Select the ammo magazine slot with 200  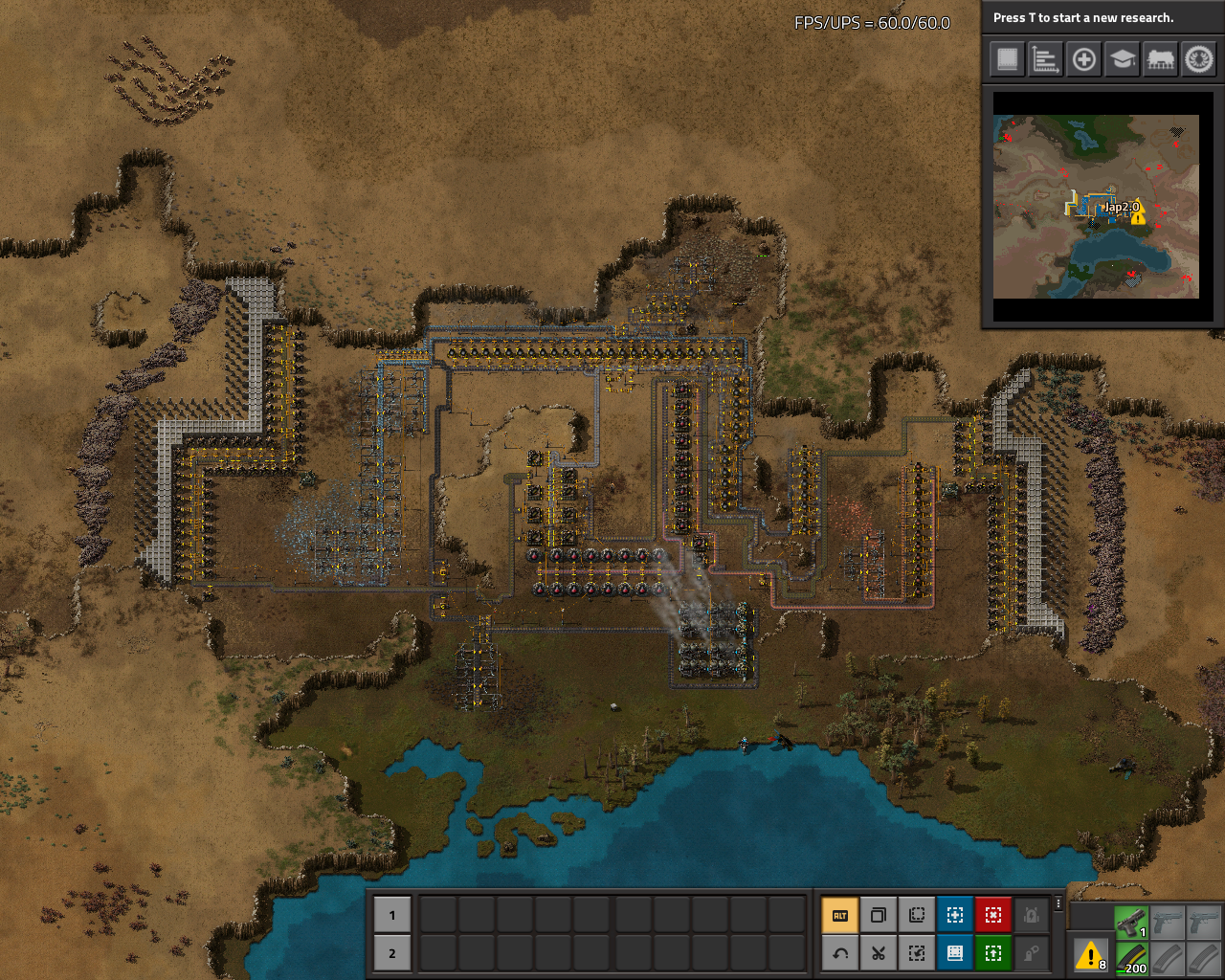[1131, 959]
